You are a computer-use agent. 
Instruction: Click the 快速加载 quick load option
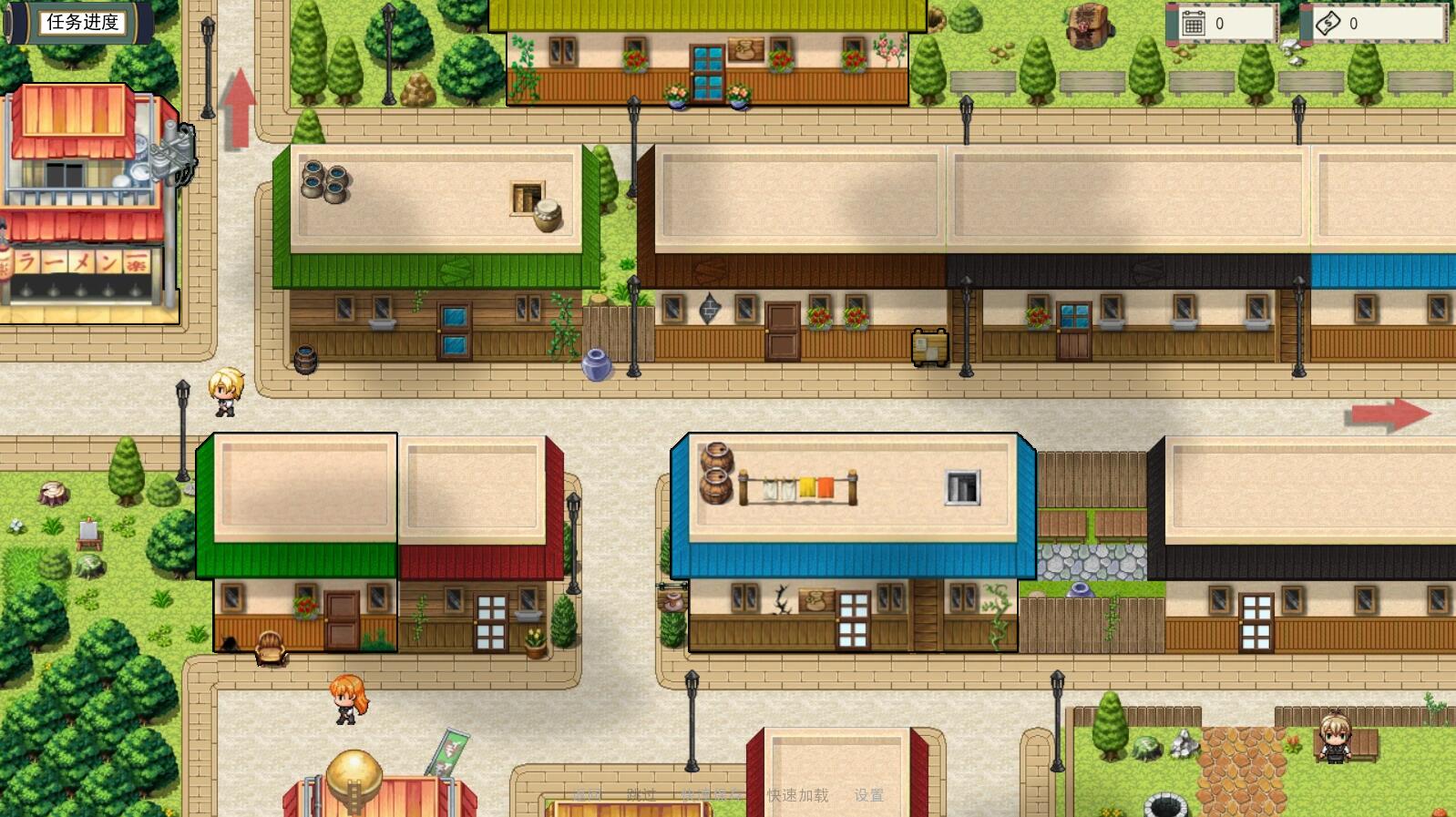tap(797, 795)
